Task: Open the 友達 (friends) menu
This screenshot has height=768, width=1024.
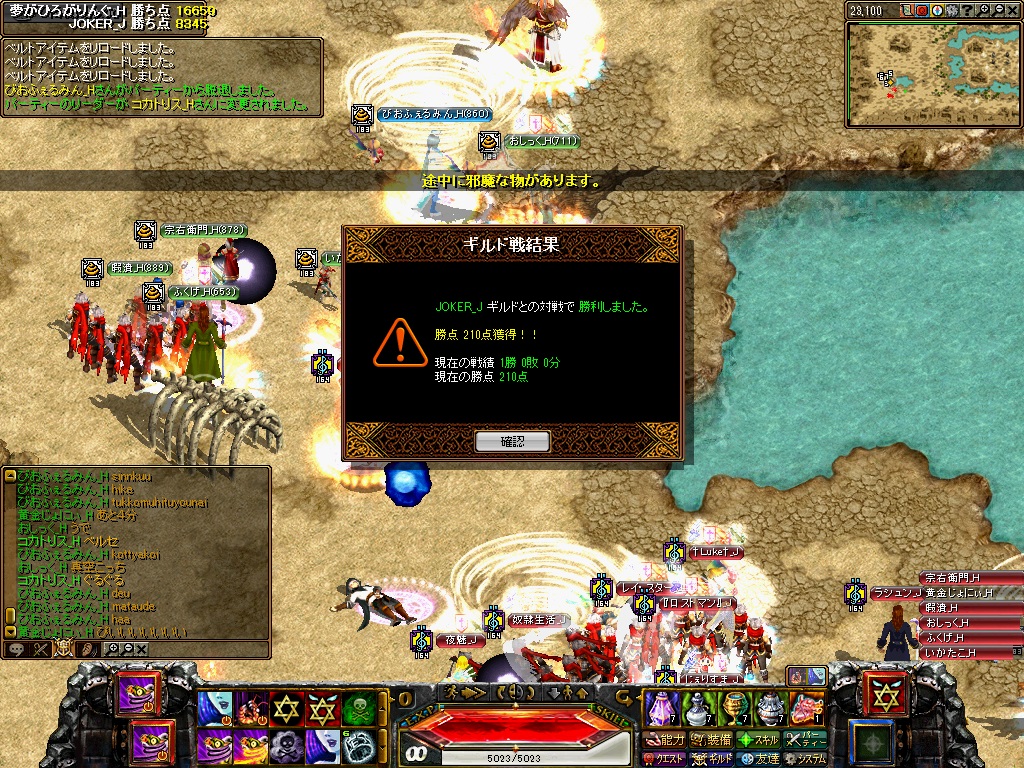Action: coord(757,759)
